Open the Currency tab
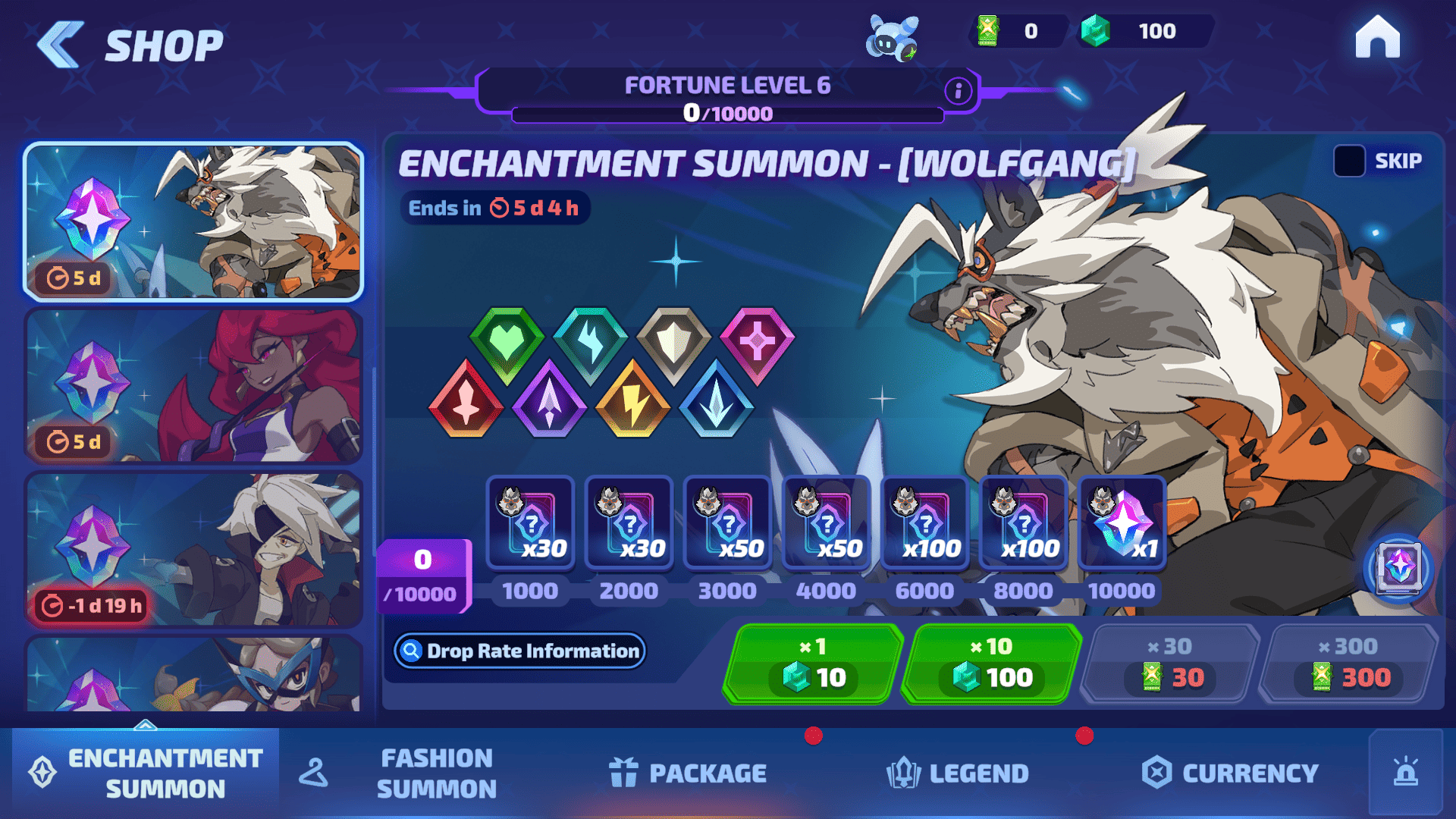This screenshot has height=819, width=1456. (x=1230, y=773)
